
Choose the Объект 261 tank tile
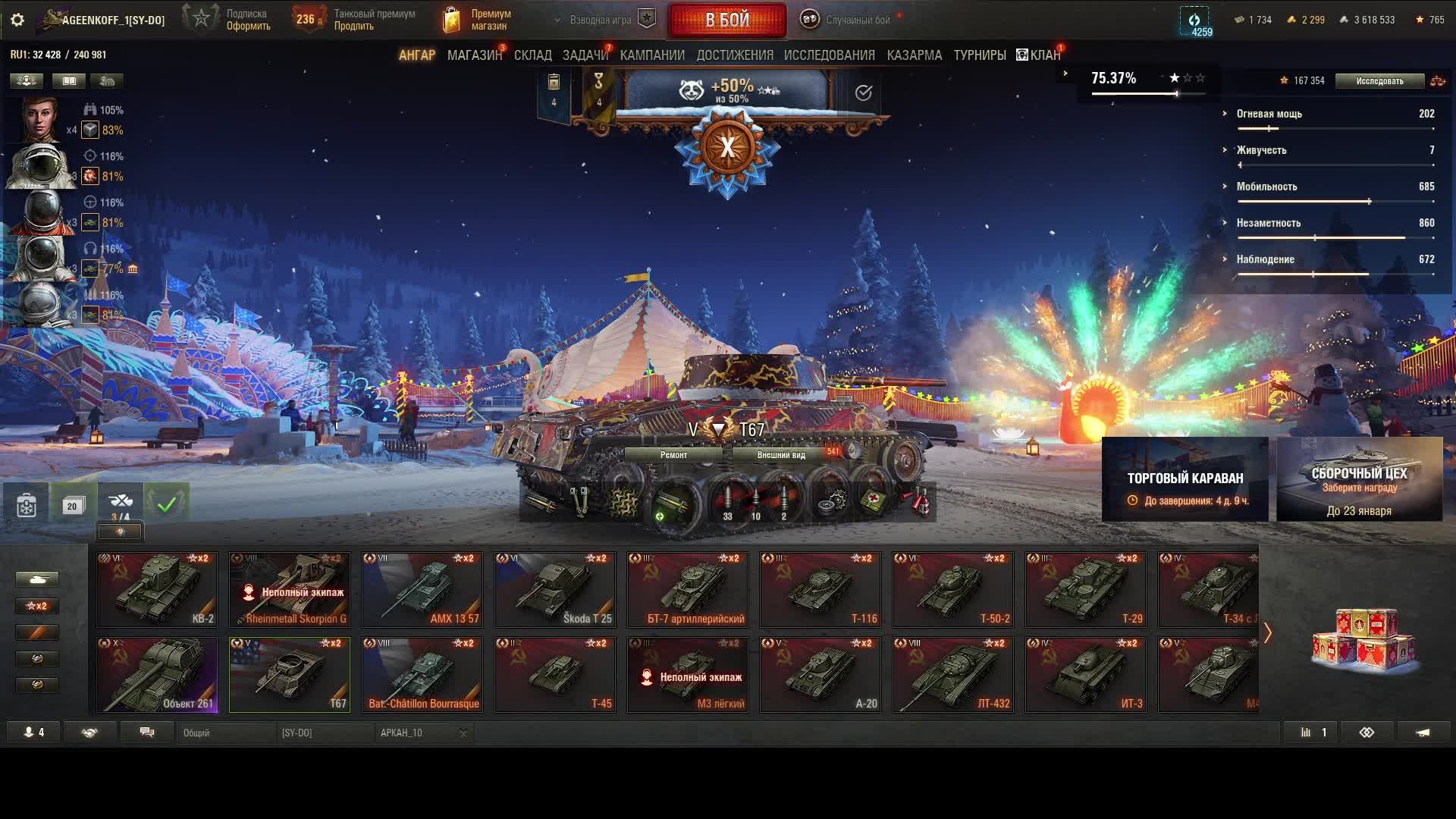tap(157, 675)
